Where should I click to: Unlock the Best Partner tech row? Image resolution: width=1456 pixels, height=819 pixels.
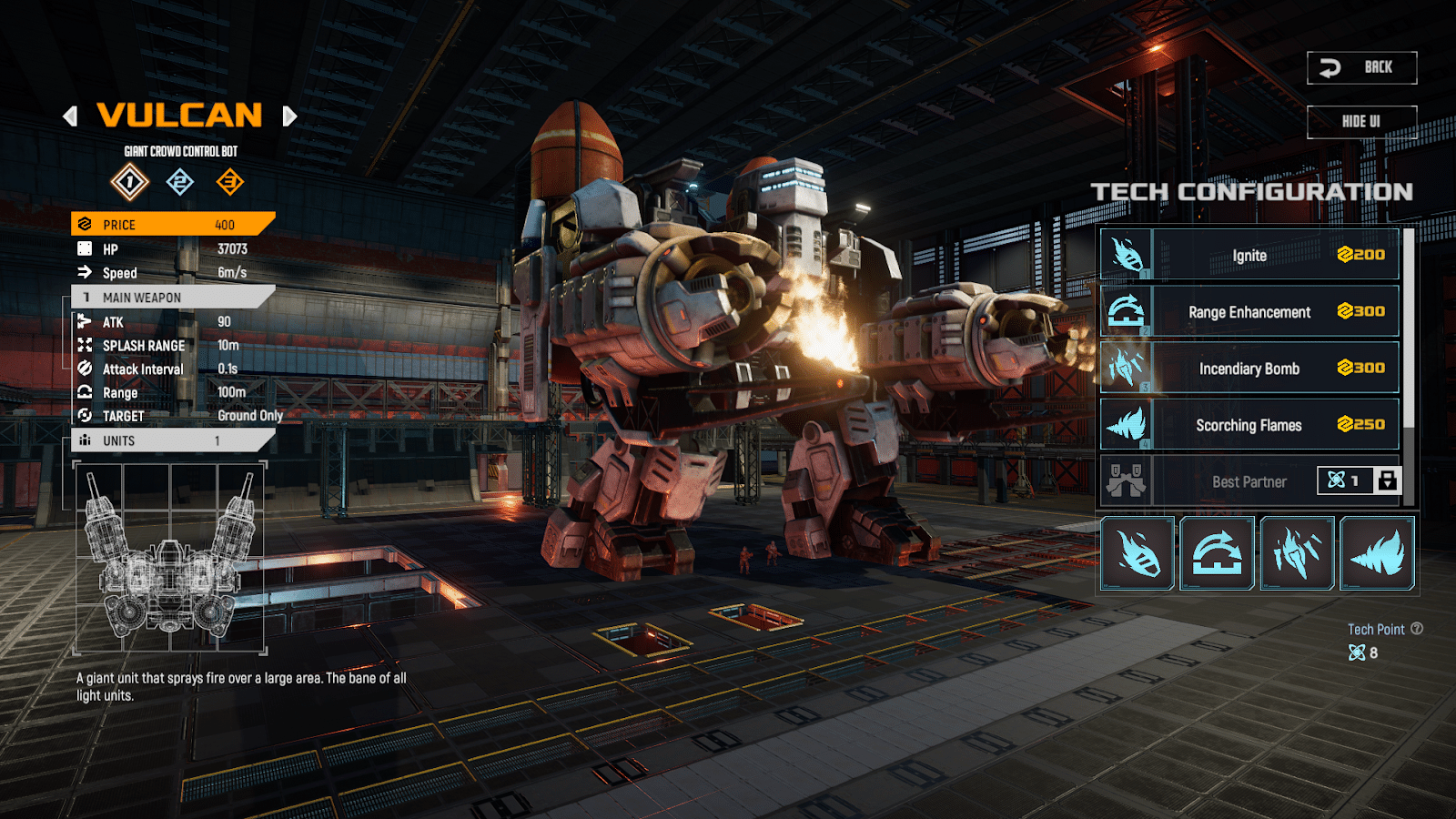click(1387, 480)
